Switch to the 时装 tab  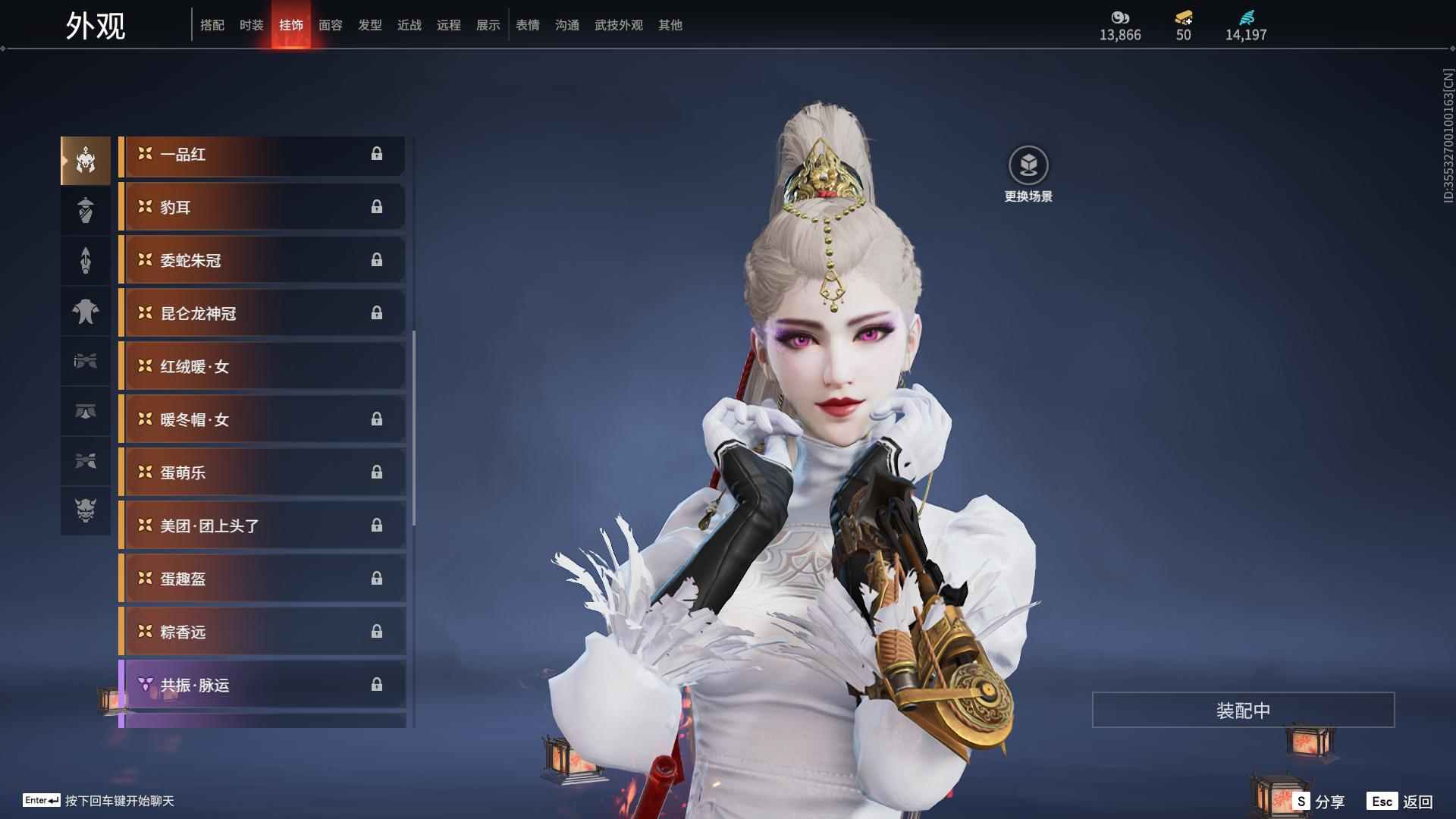tap(251, 25)
